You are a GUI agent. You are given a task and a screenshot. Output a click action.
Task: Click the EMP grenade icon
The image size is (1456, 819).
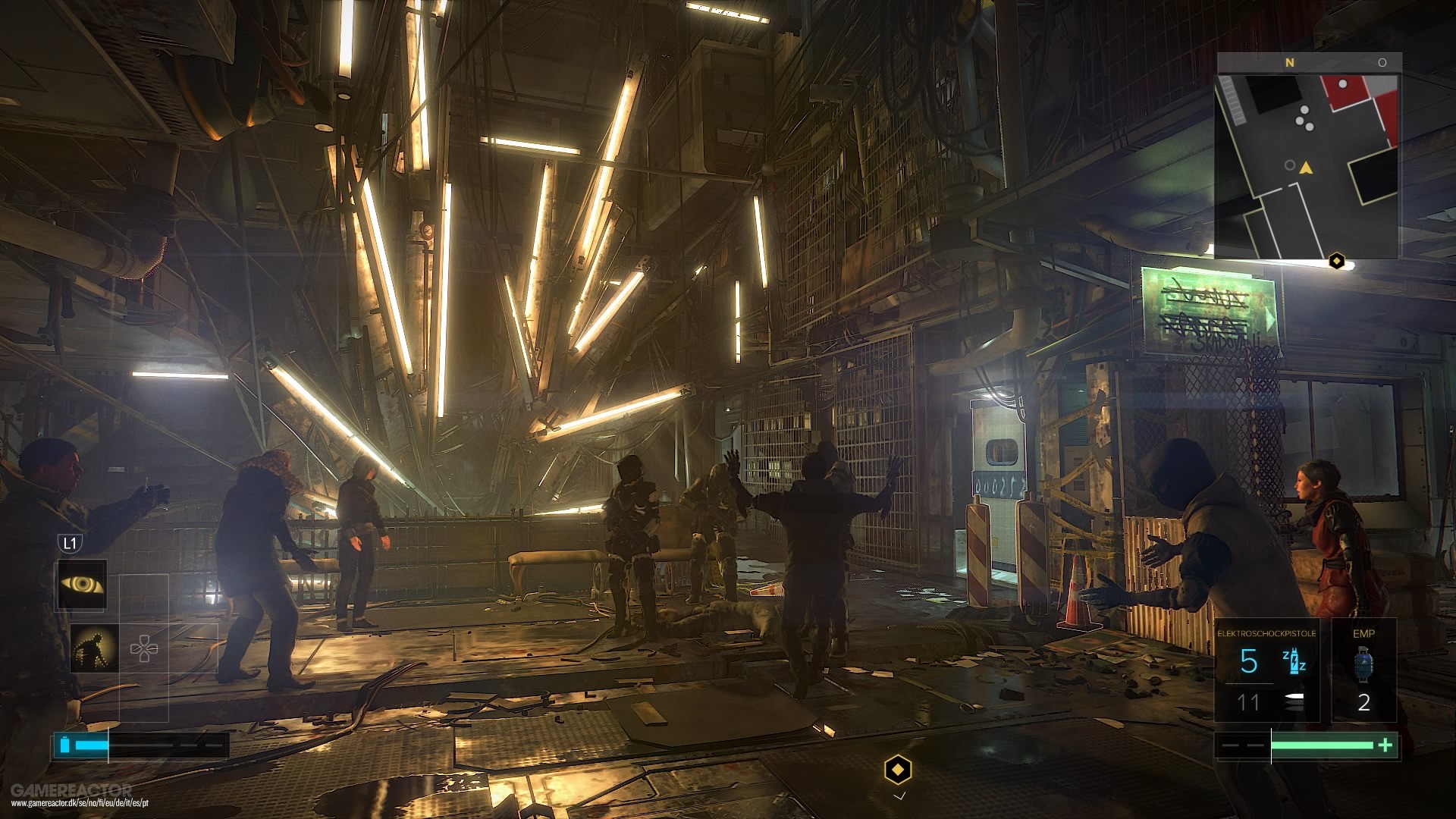click(1364, 663)
